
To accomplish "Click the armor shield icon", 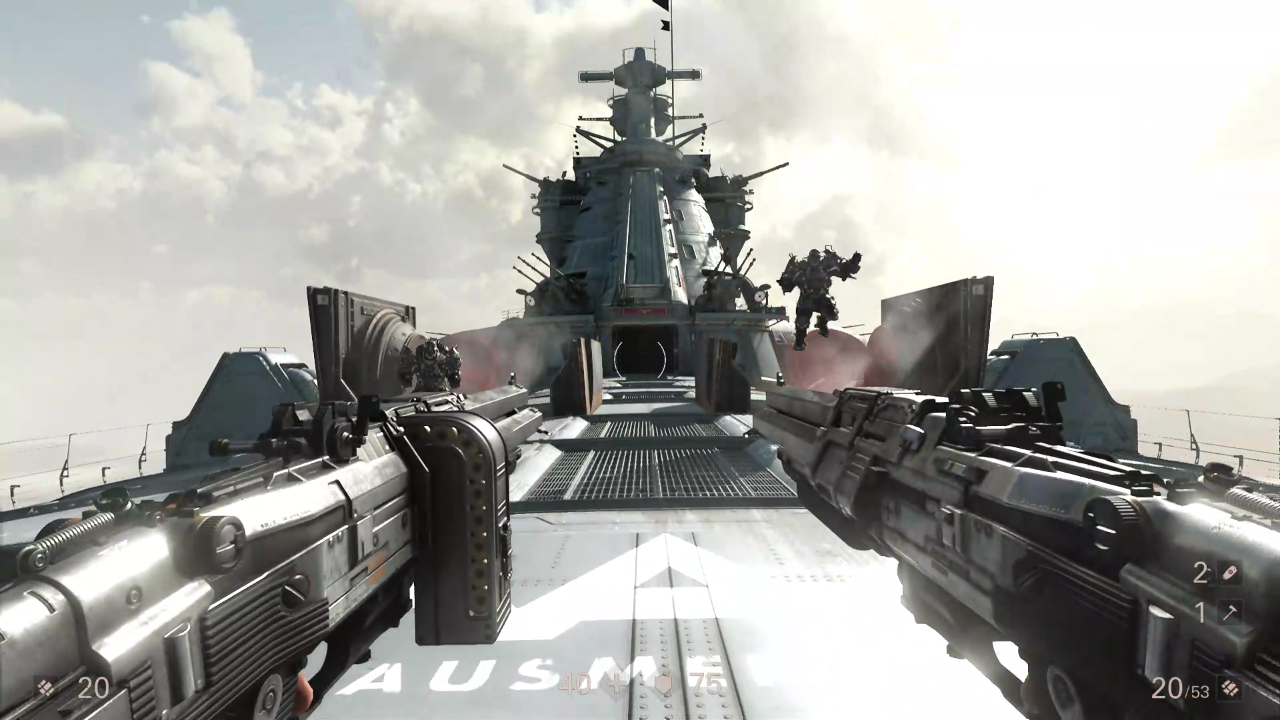I will [x=663, y=684].
